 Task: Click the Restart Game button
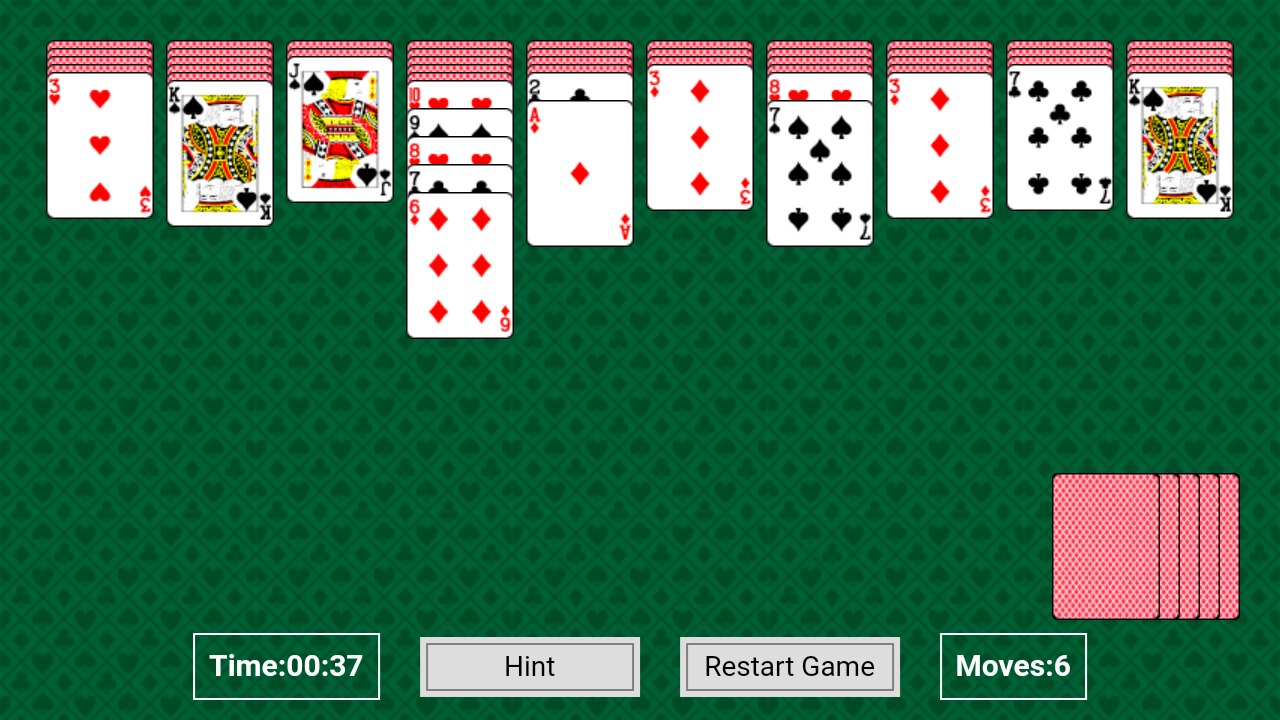(789, 666)
